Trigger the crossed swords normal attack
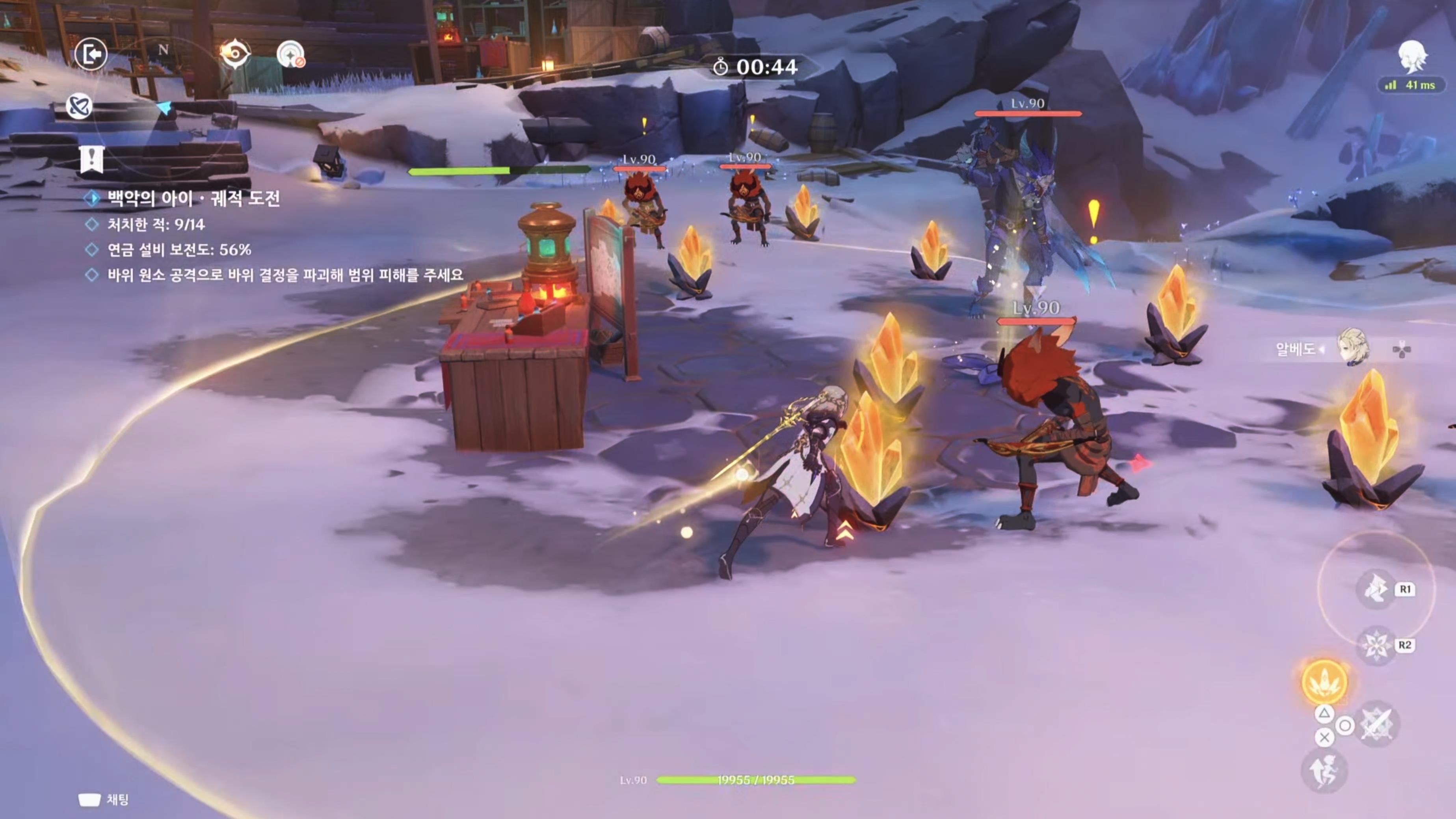 click(1377, 724)
